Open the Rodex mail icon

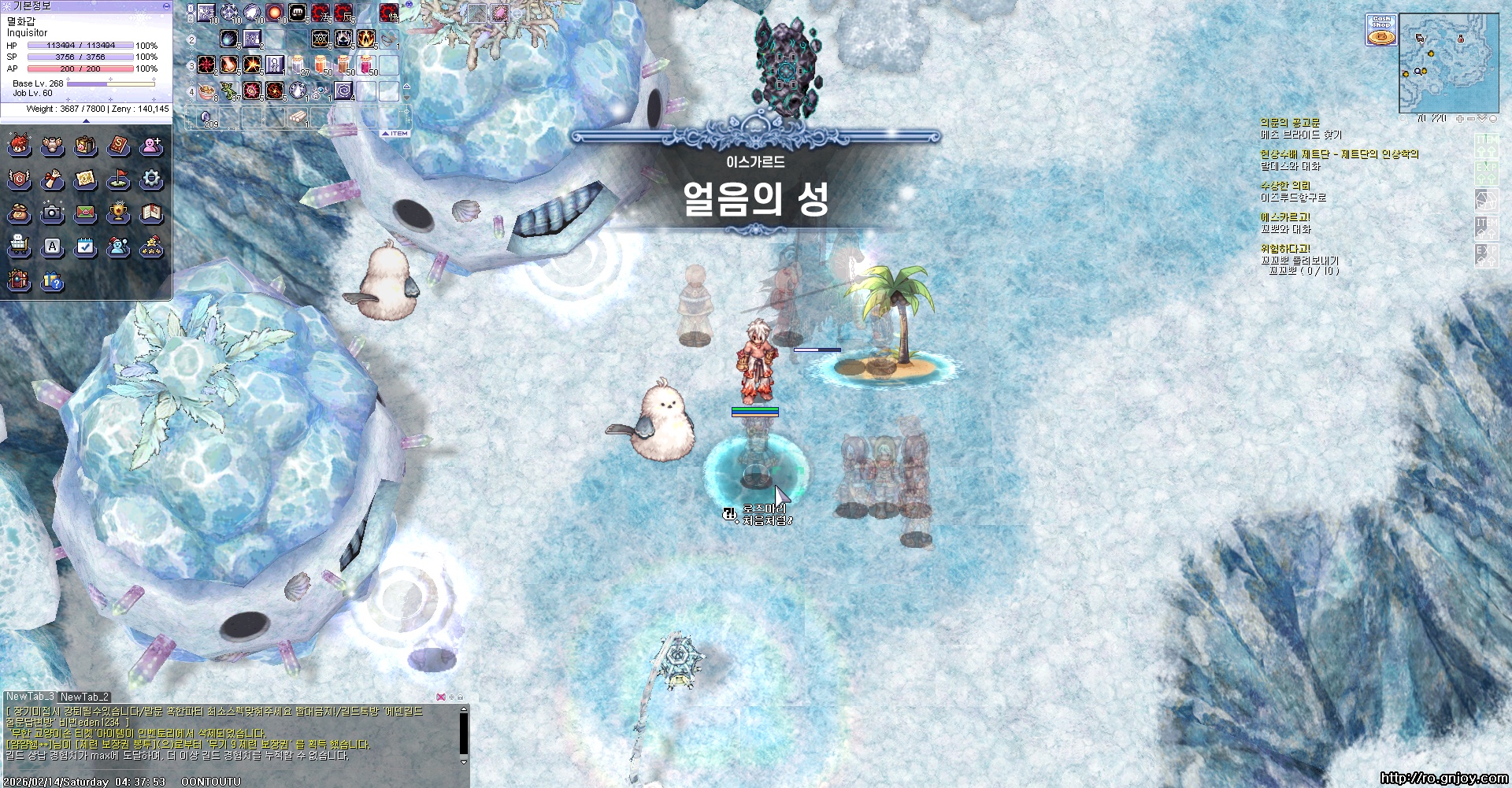(x=86, y=213)
